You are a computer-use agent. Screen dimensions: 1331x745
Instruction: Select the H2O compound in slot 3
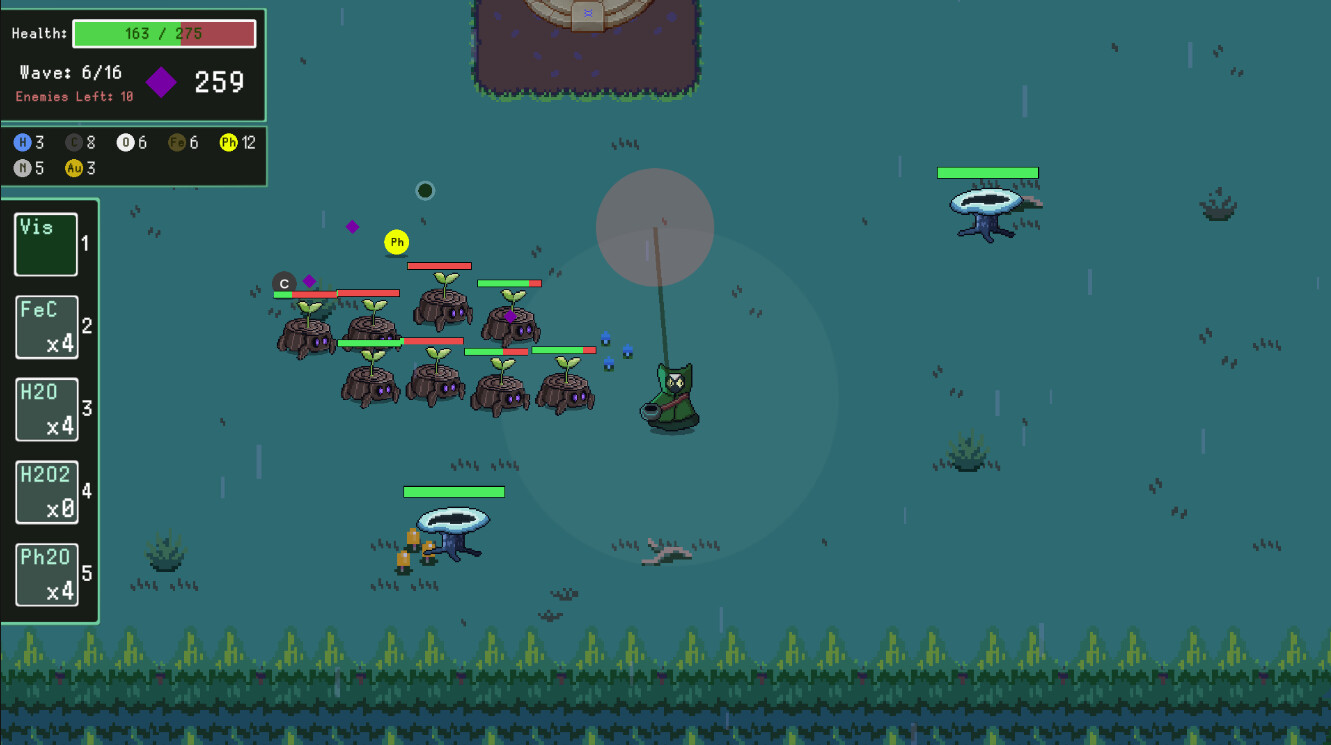click(46, 409)
